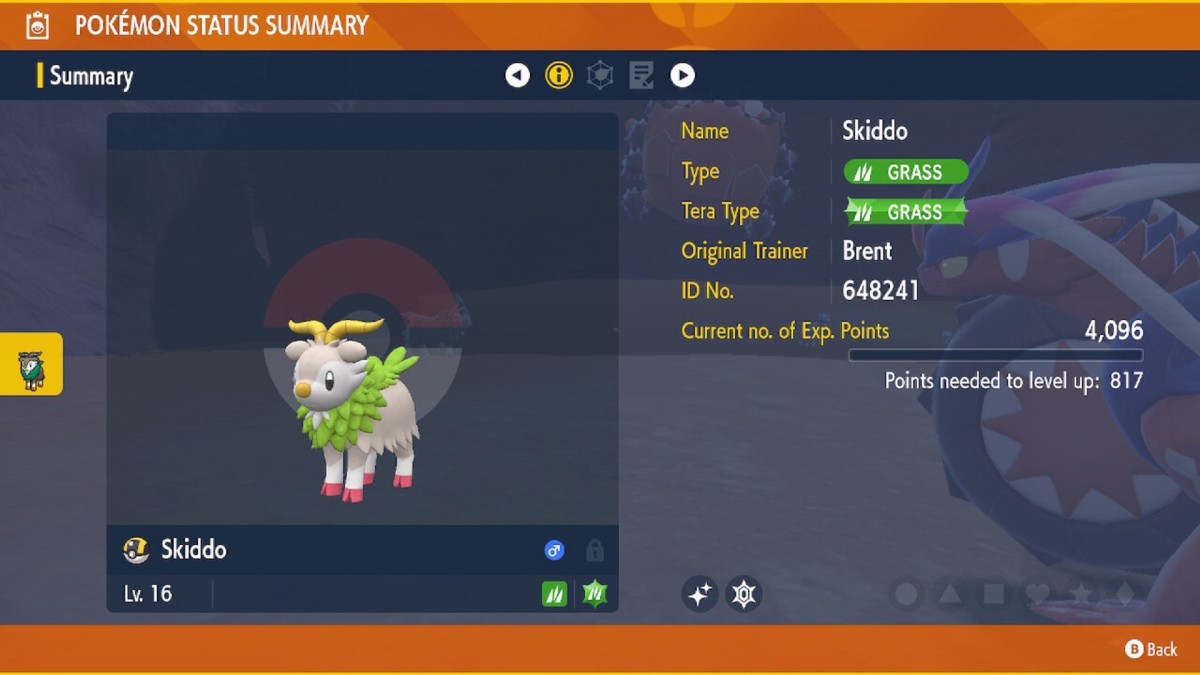Go to the previous summary page arrow
The width and height of the screenshot is (1200, 675).
click(517, 75)
